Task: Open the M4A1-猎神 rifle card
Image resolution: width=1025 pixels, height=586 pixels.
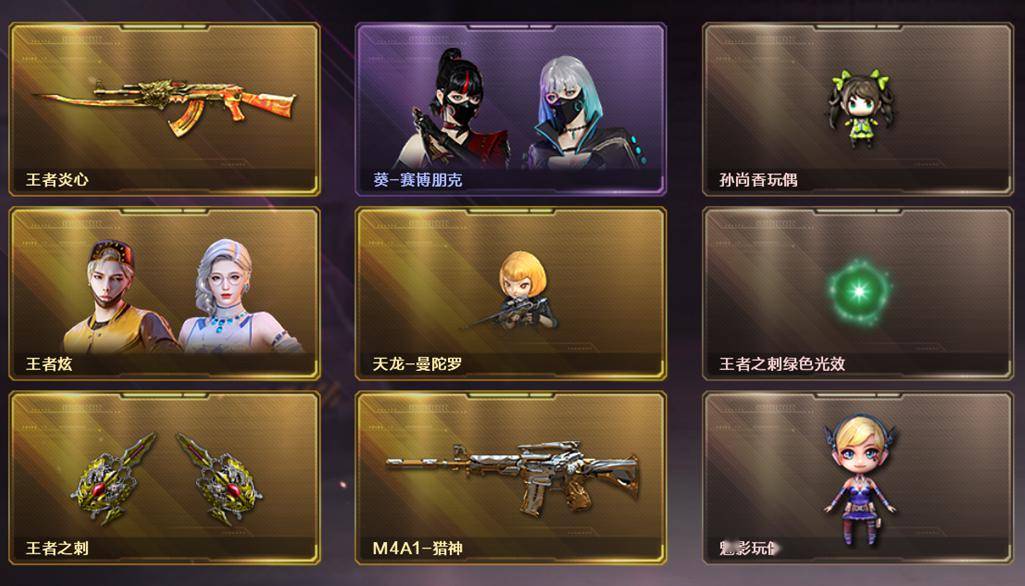Action: (x=511, y=477)
